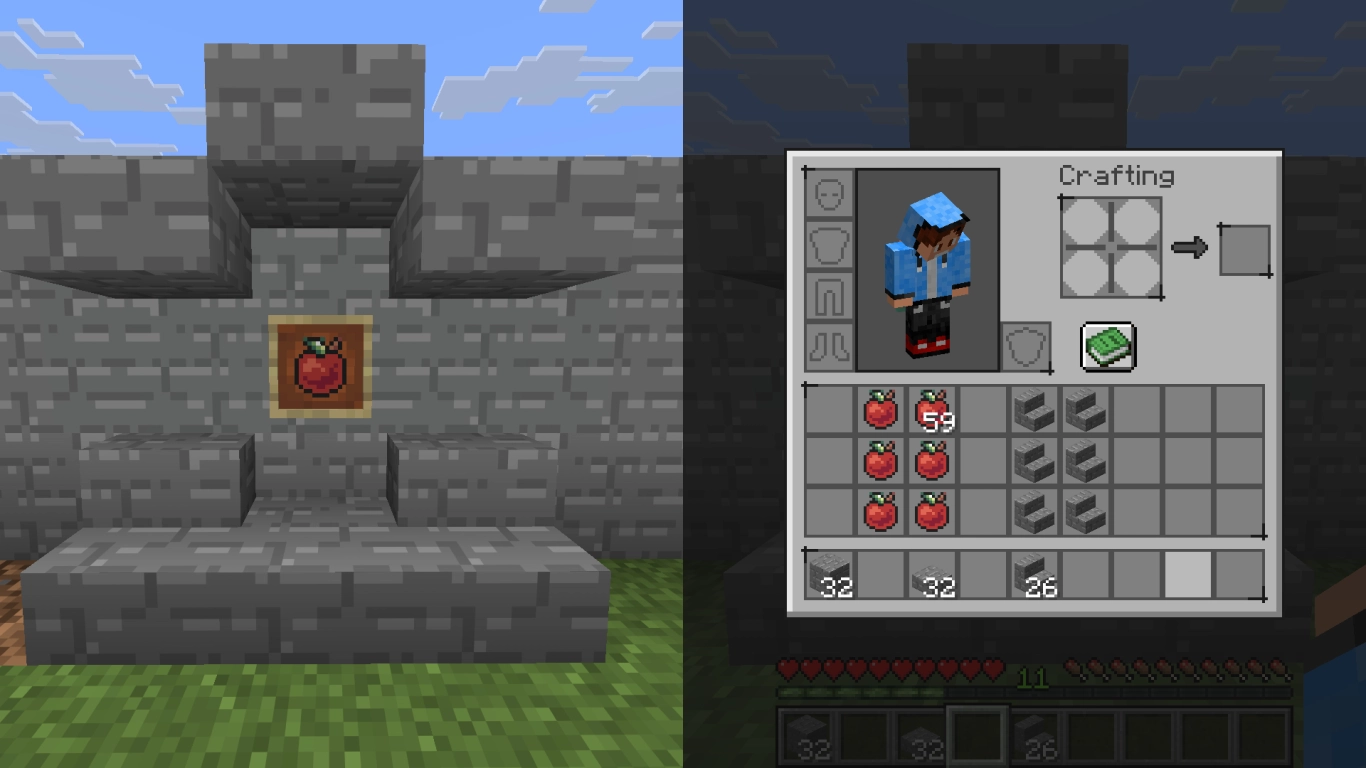The width and height of the screenshot is (1366, 768).
Task: Pick up the stack of 59 apples
Action: tap(931, 410)
